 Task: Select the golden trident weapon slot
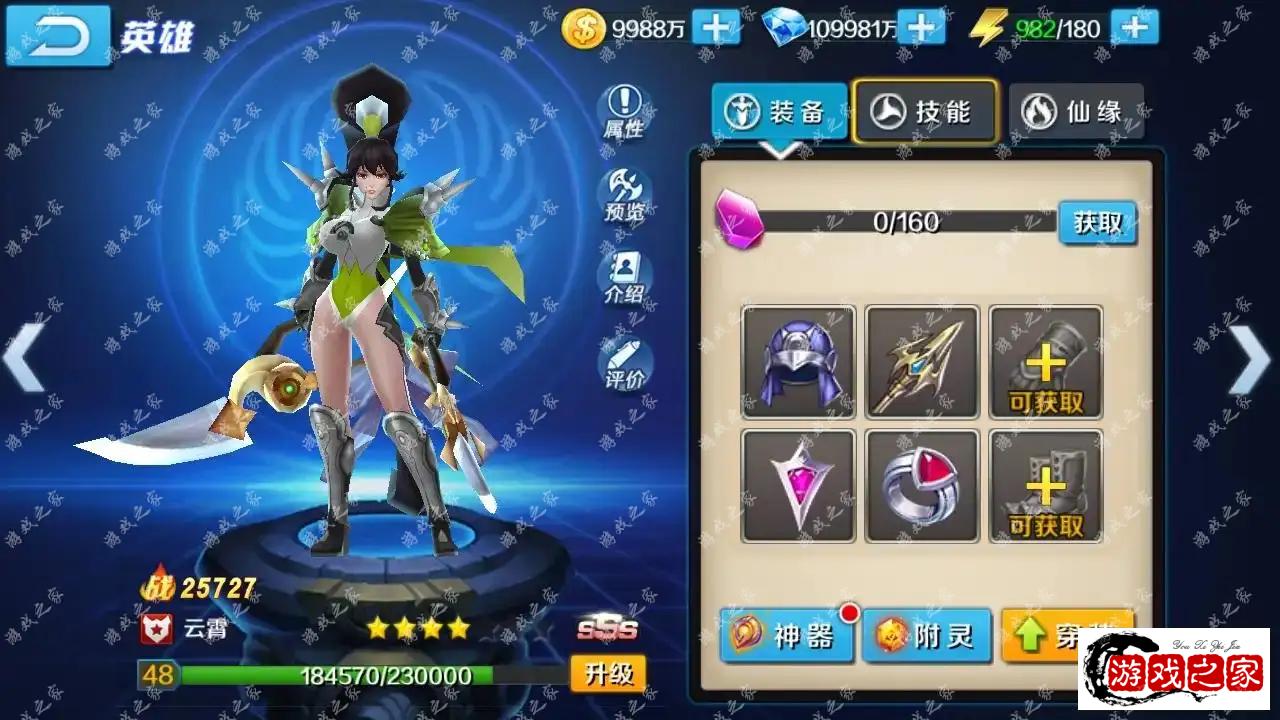(922, 362)
